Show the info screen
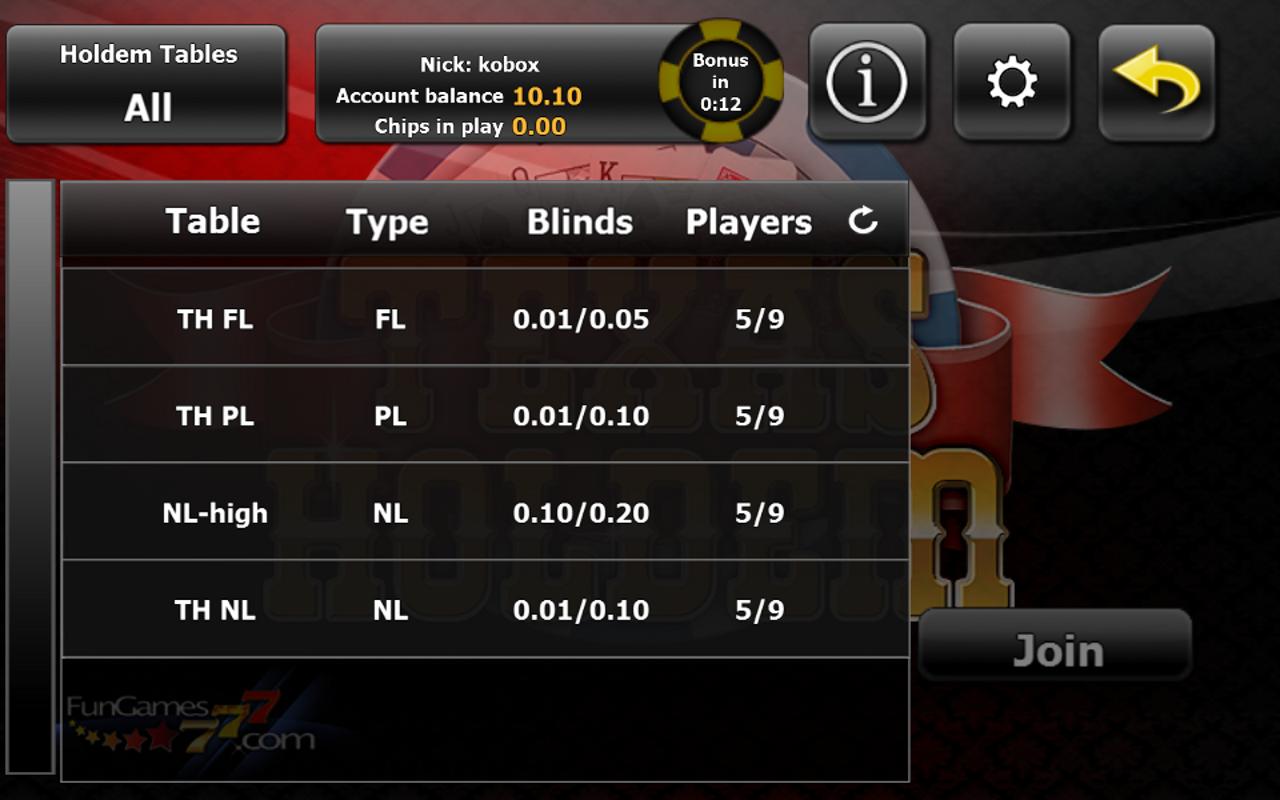Screen dimensions: 1280x800 click(867, 82)
